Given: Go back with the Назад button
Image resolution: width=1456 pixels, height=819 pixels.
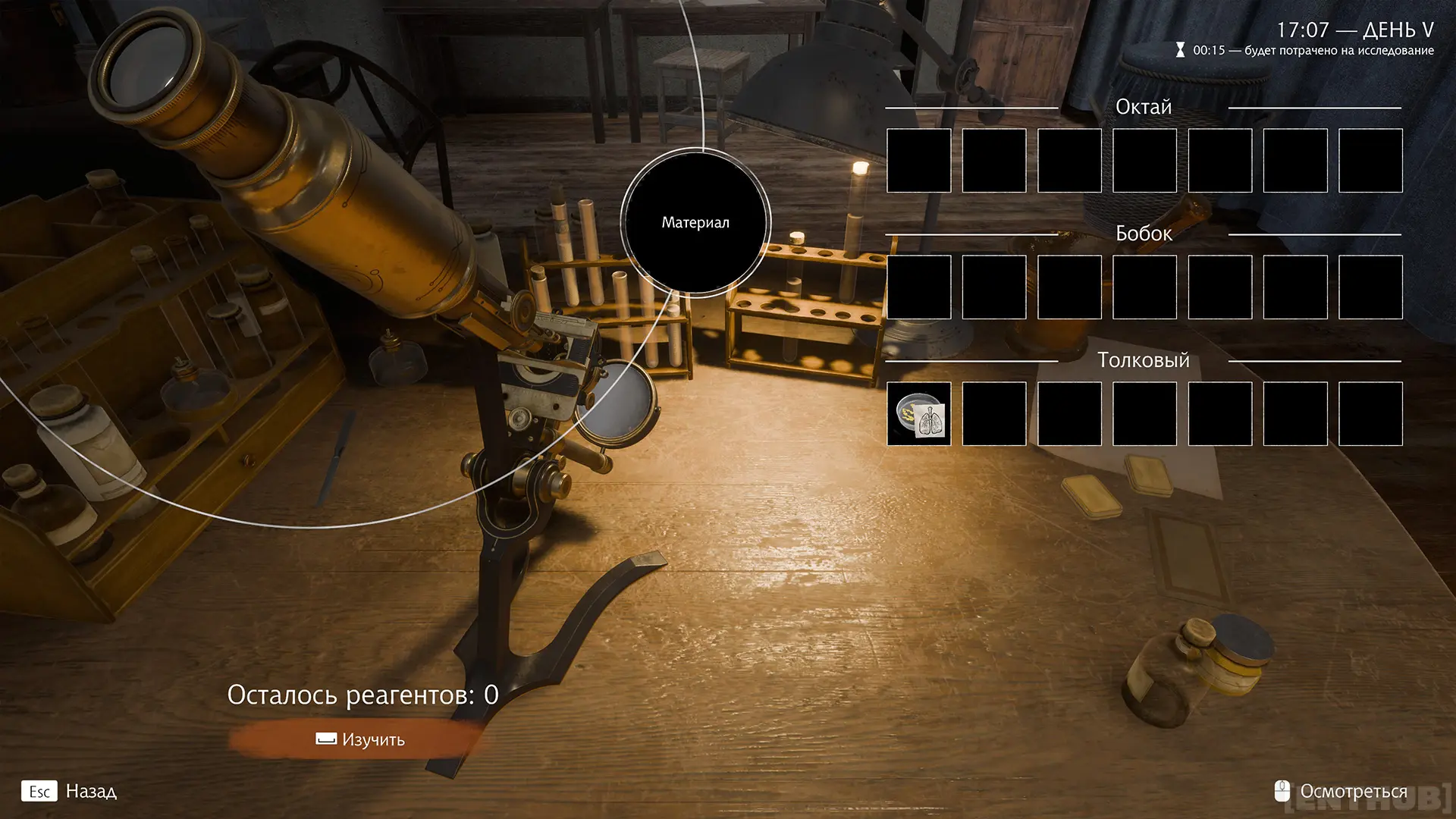Looking at the screenshot, I should pyautogui.click(x=70, y=791).
